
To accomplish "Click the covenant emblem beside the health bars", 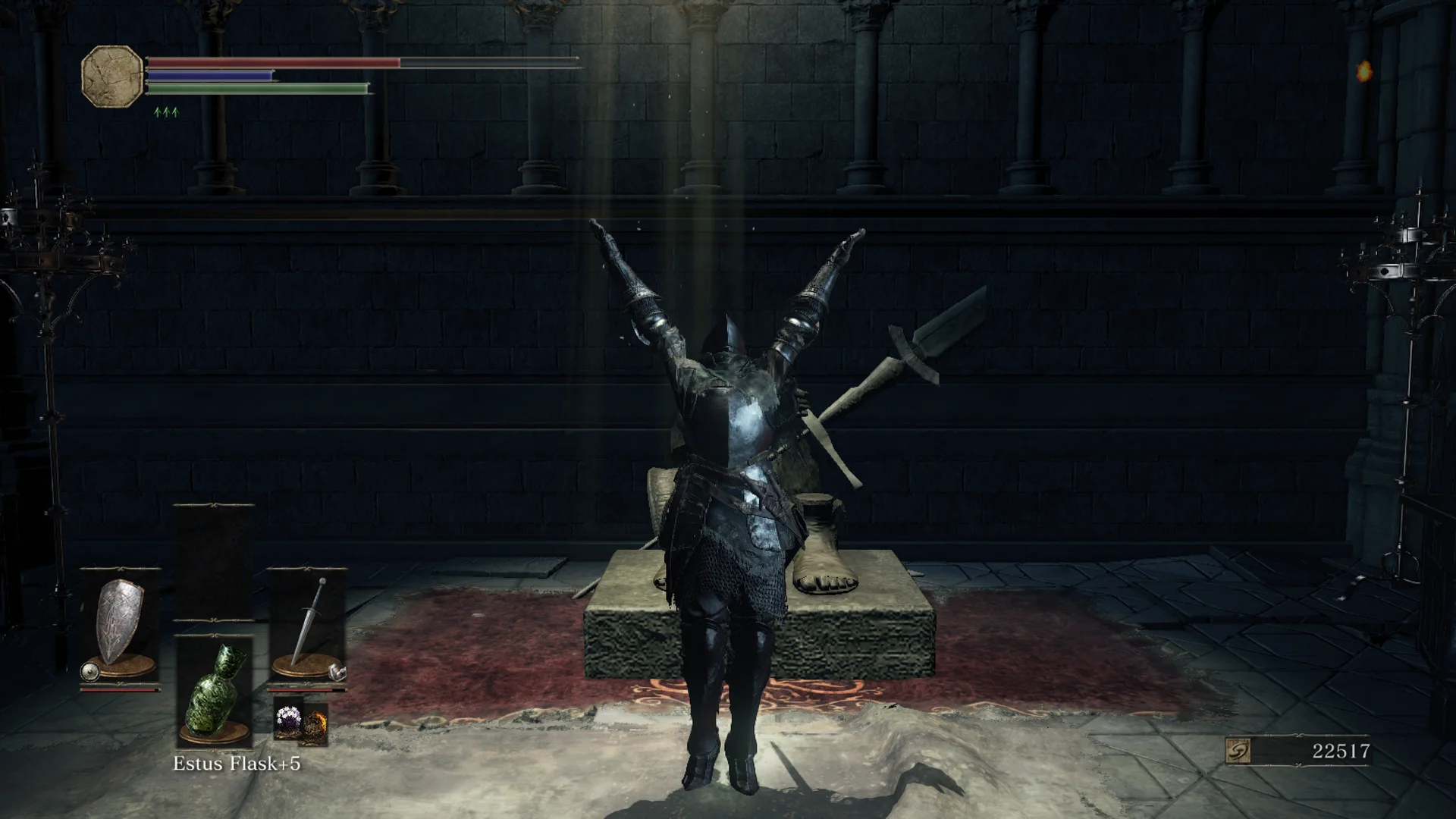I will (111, 76).
